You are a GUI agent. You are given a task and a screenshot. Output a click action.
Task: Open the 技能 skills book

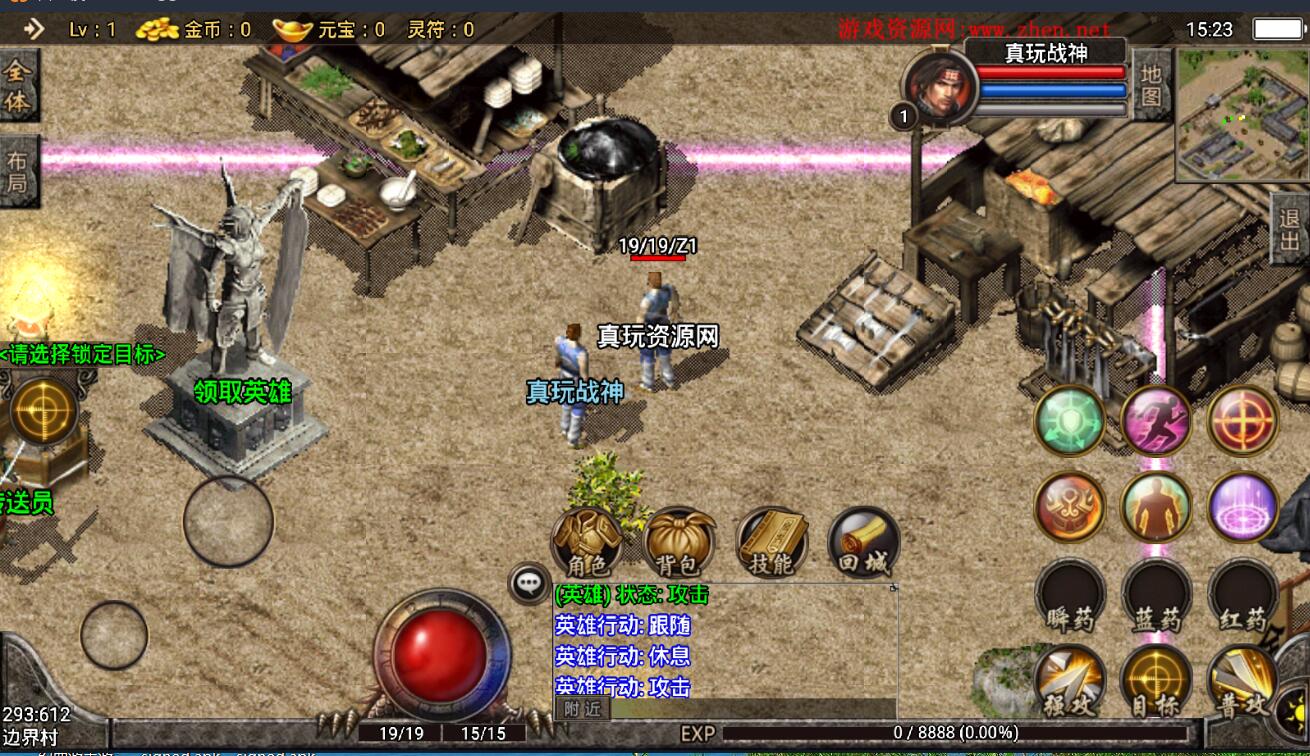tap(771, 542)
